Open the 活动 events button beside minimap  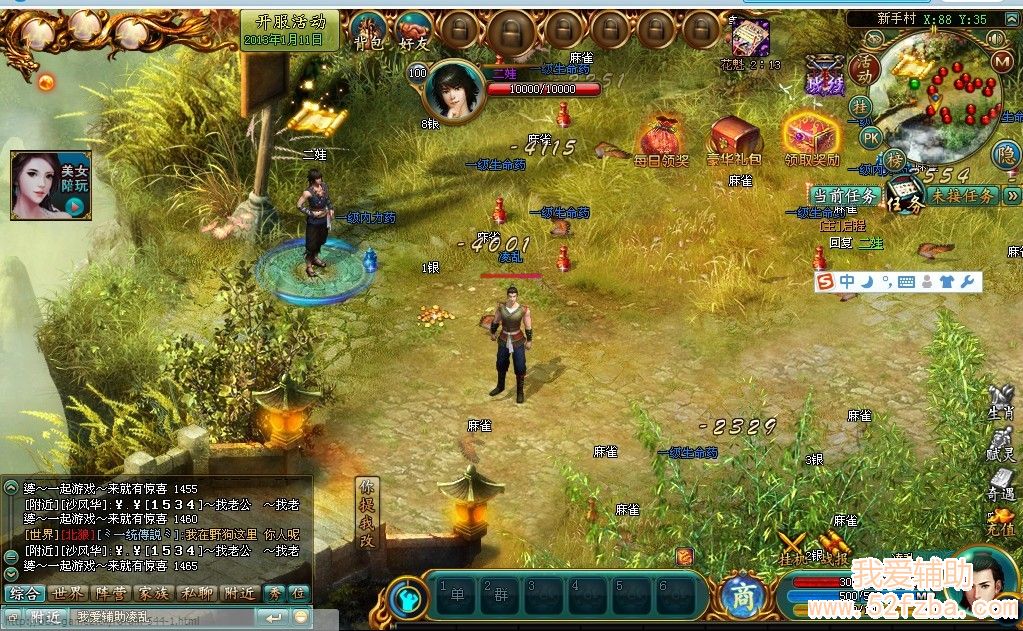(x=863, y=70)
